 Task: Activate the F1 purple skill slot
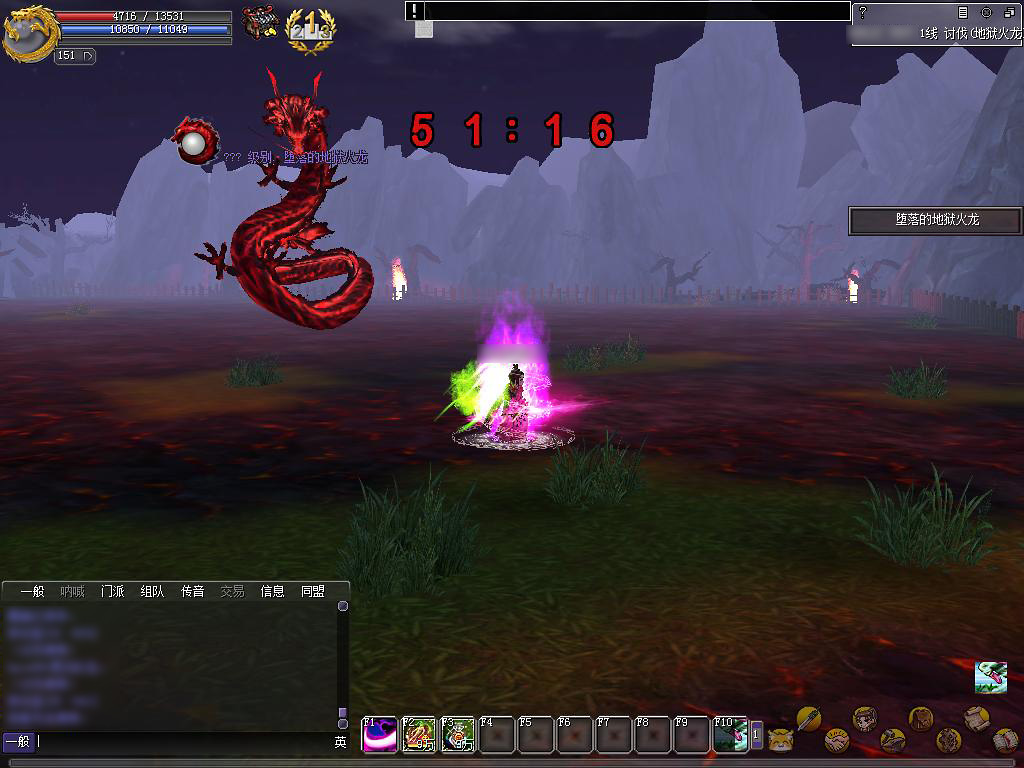coord(379,735)
